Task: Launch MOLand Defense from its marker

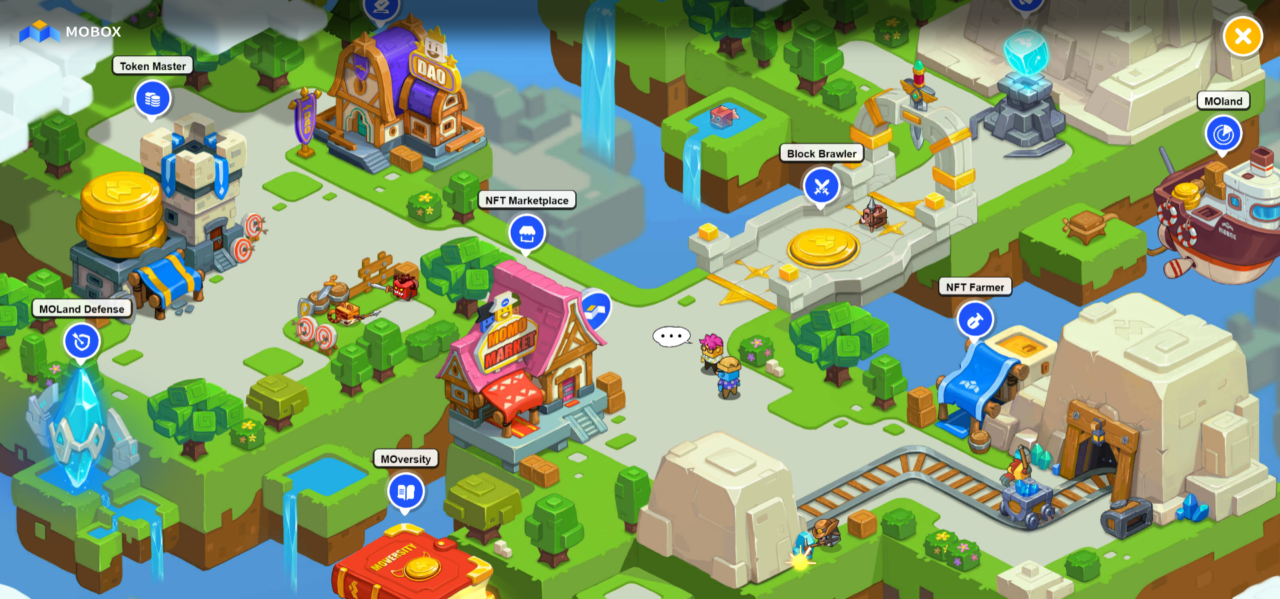Action: (82, 341)
